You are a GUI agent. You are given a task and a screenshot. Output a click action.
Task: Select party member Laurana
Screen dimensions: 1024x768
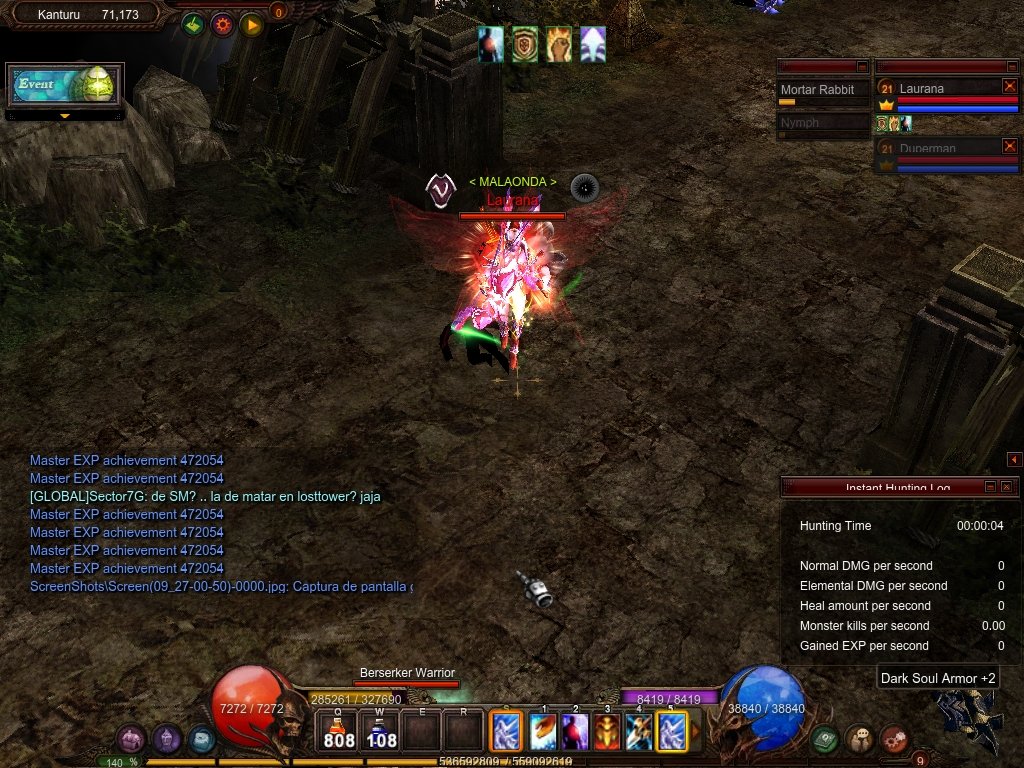click(935, 90)
